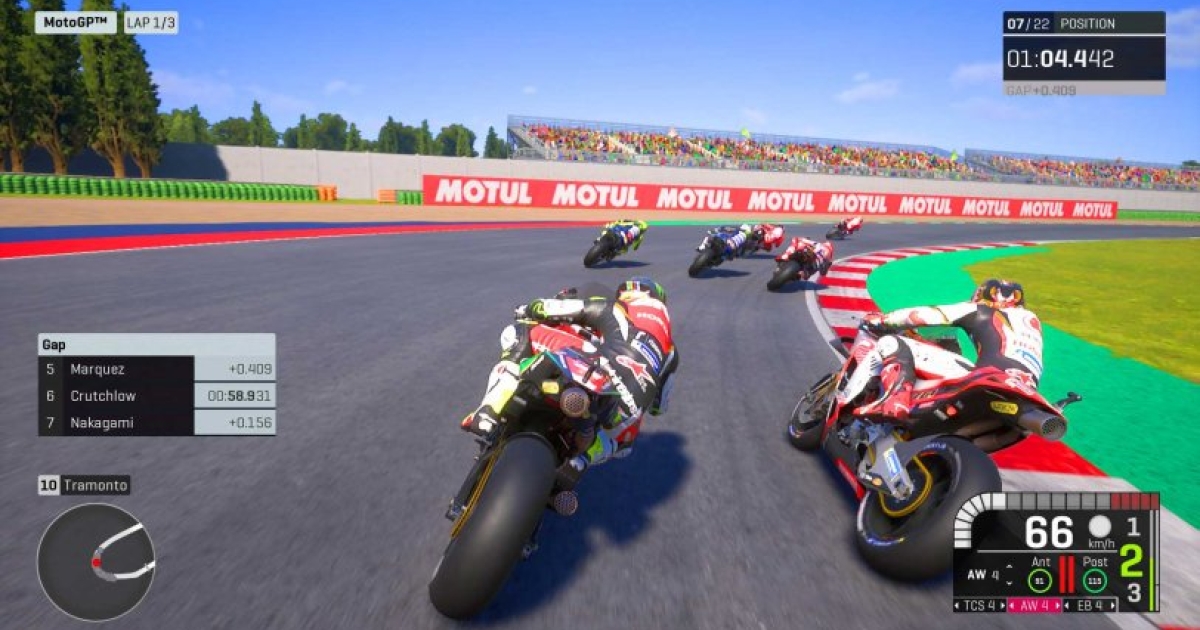Click the Tramonto corner name label
The width and height of the screenshot is (1200, 630).
(85, 486)
